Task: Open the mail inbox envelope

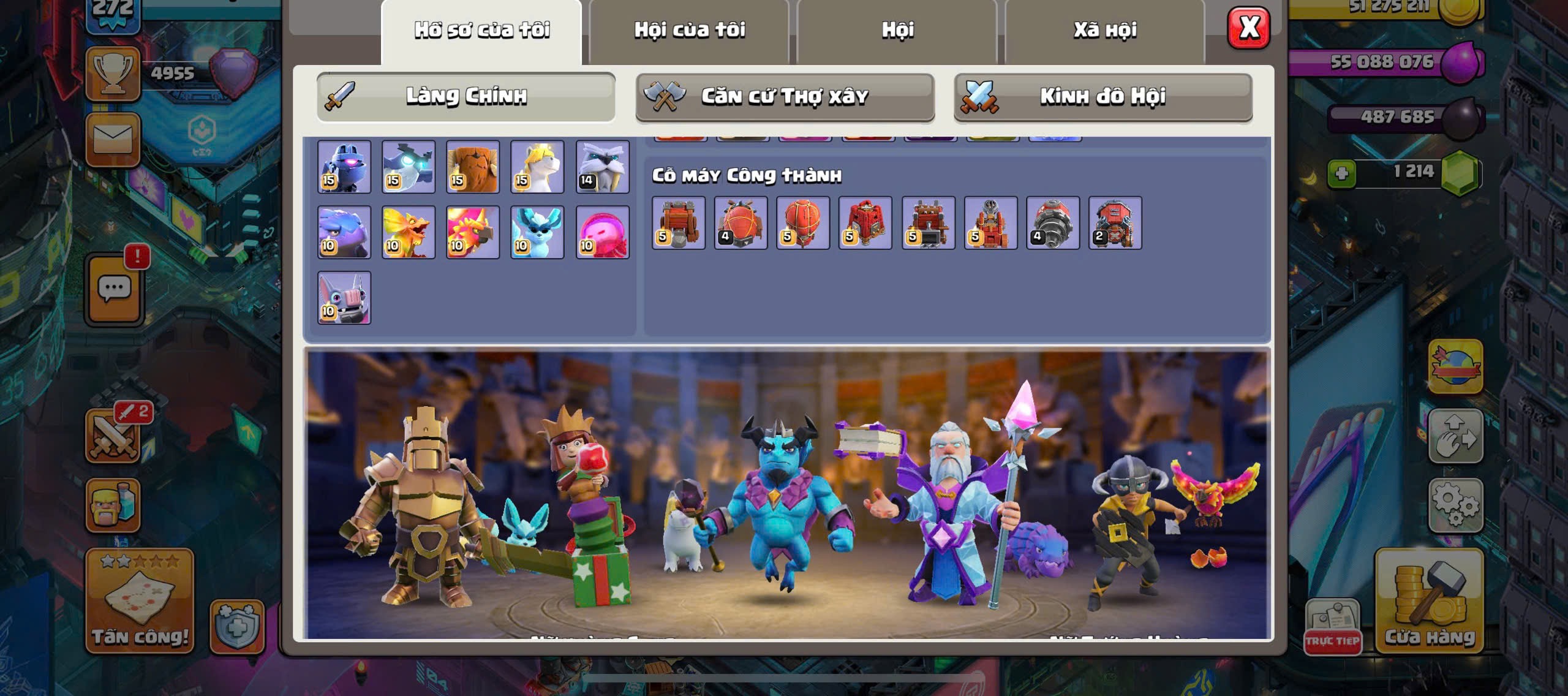Action: click(113, 139)
